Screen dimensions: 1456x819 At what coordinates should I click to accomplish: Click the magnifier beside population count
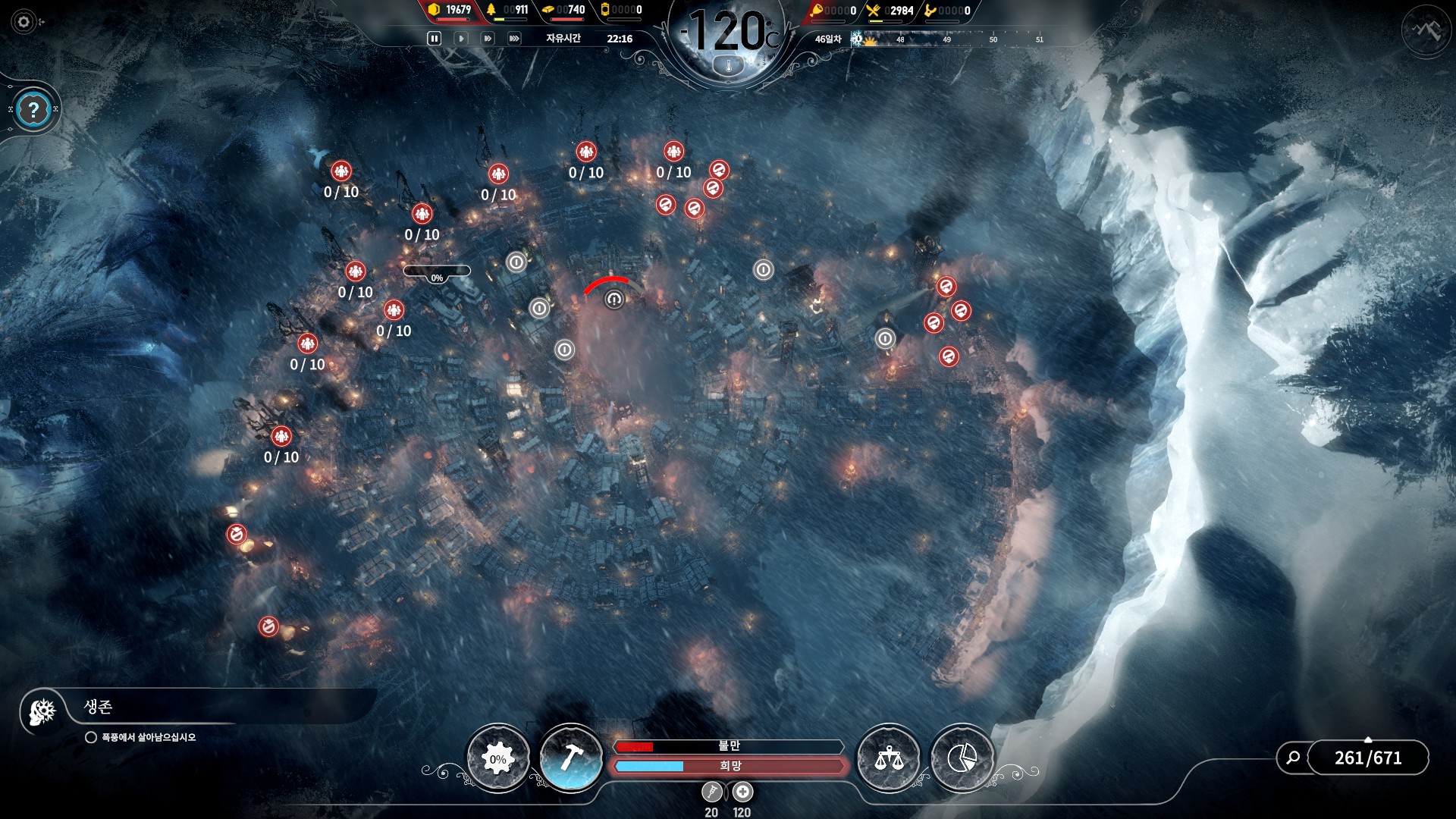click(1294, 758)
